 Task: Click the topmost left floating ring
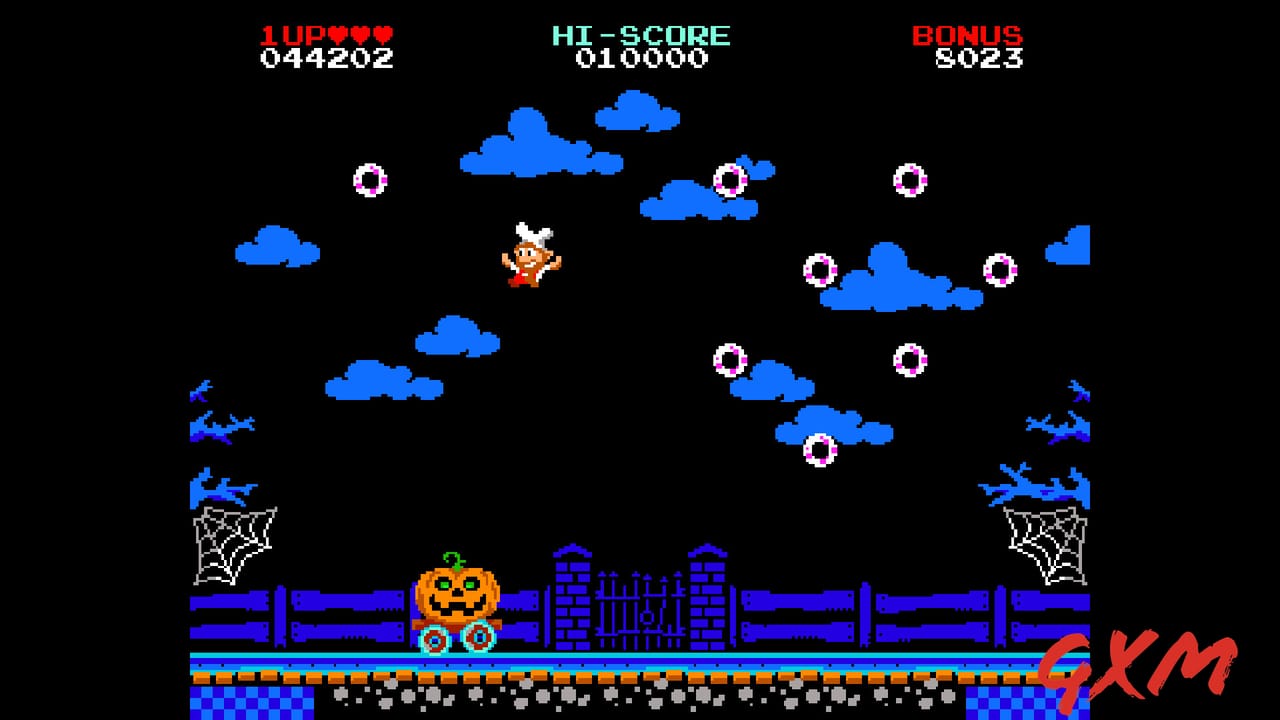[368, 180]
